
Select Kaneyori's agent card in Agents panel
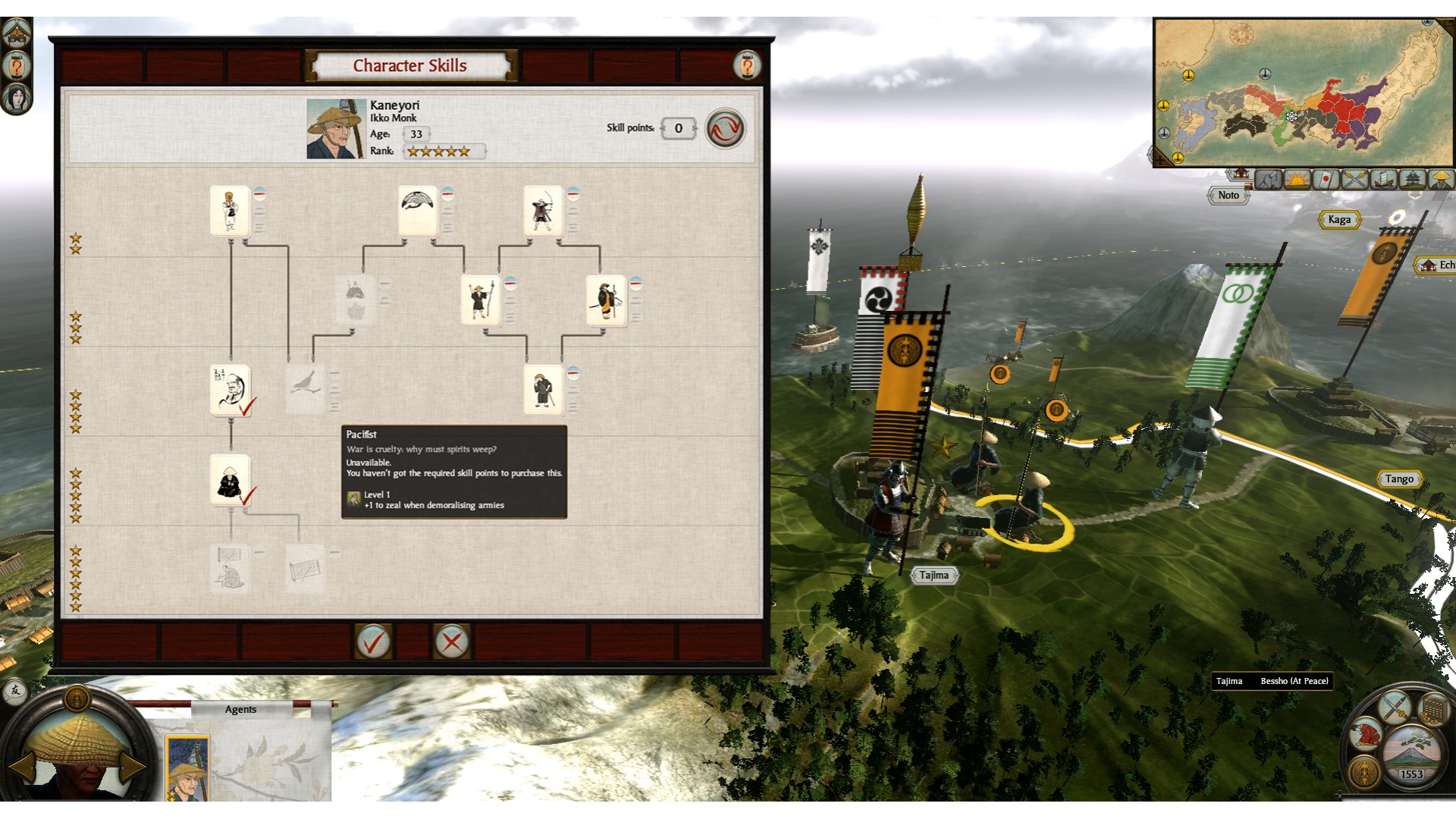187,767
